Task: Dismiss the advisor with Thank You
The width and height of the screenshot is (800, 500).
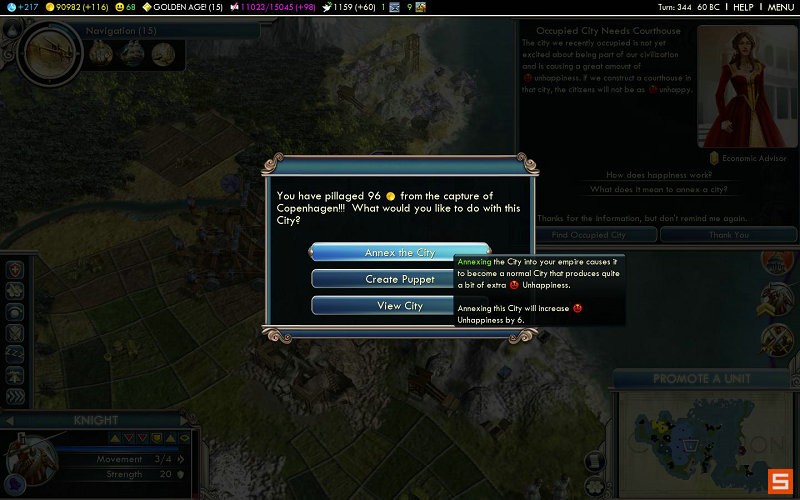Action: [x=729, y=235]
